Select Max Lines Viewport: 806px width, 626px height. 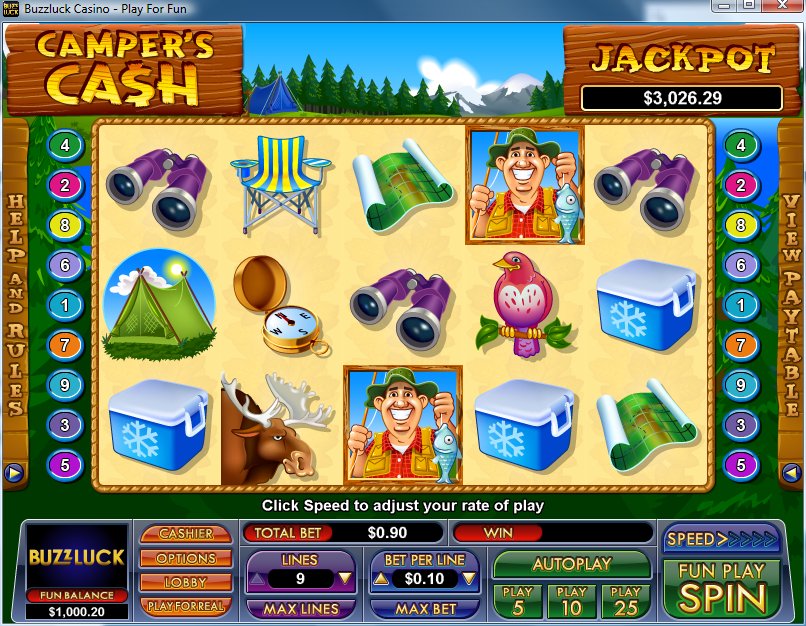click(300, 608)
